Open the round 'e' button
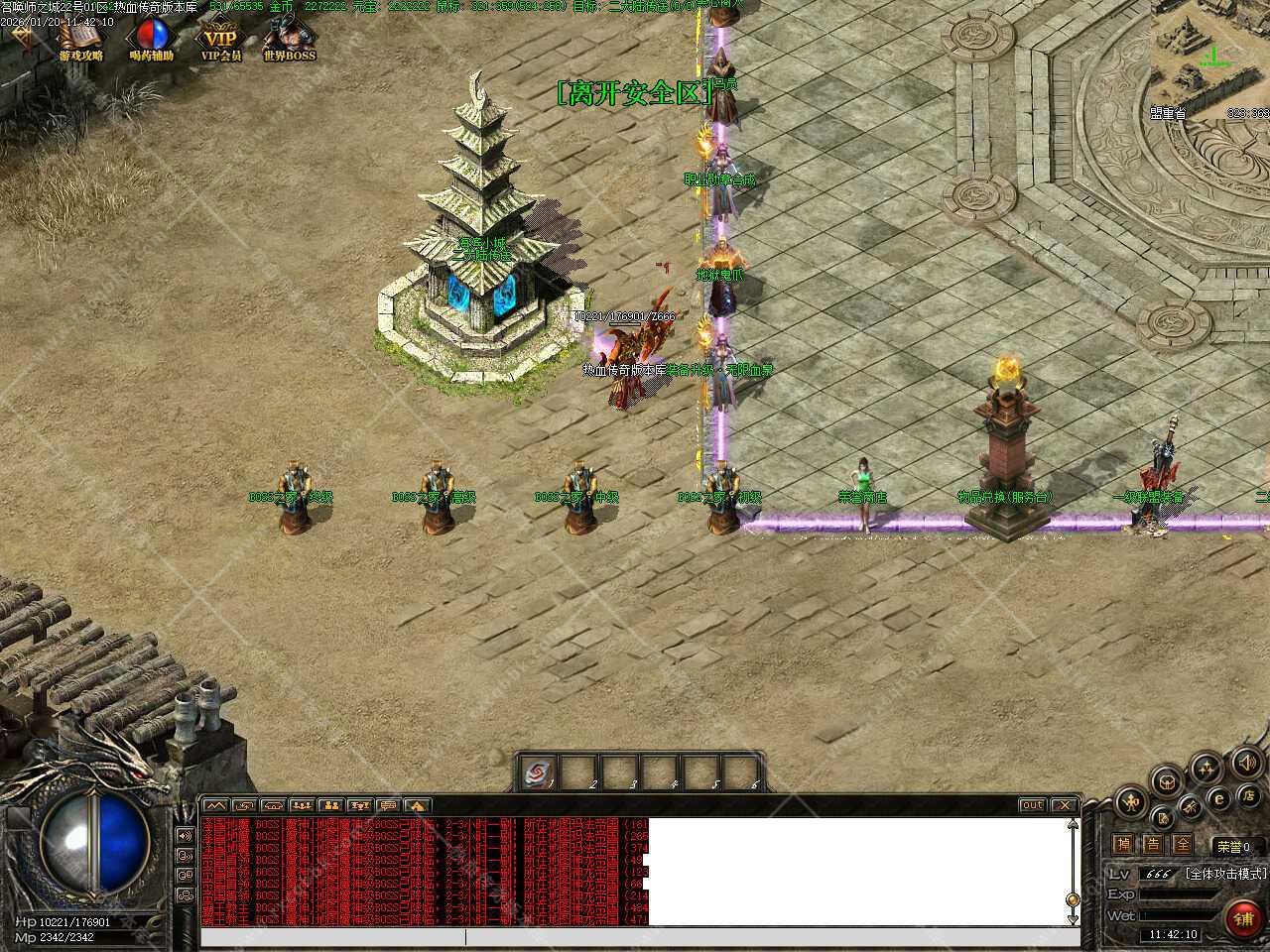Image resolution: width=1270 pixels, height=952 pixels. 1220,798
